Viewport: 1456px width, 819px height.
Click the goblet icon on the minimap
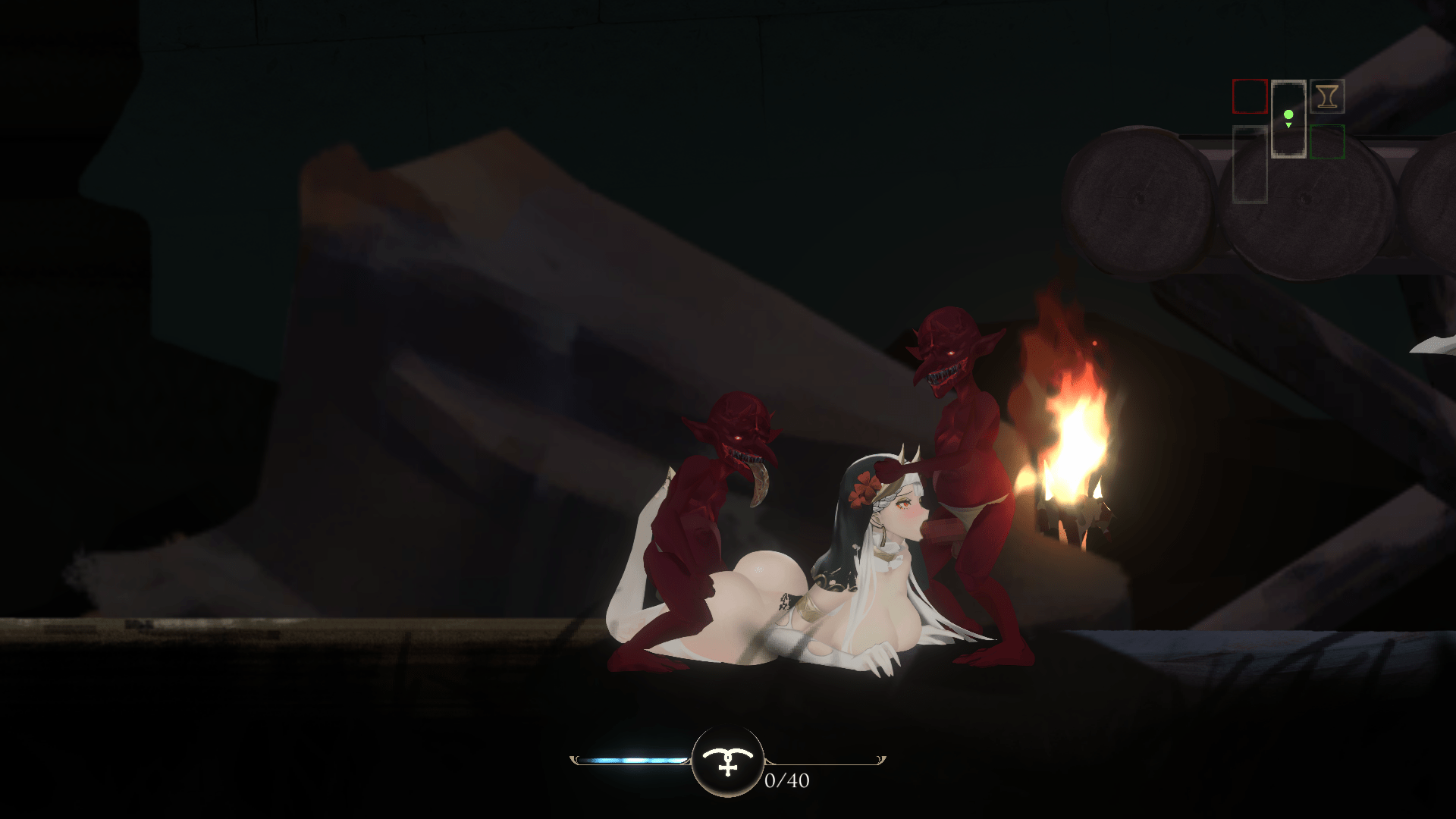(x=1326, y=96)
